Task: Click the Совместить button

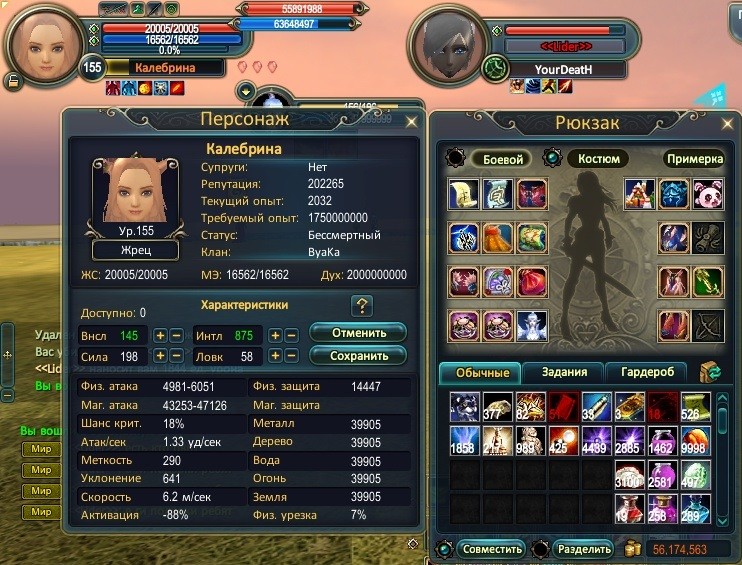Action: click(x=494, y=549)
